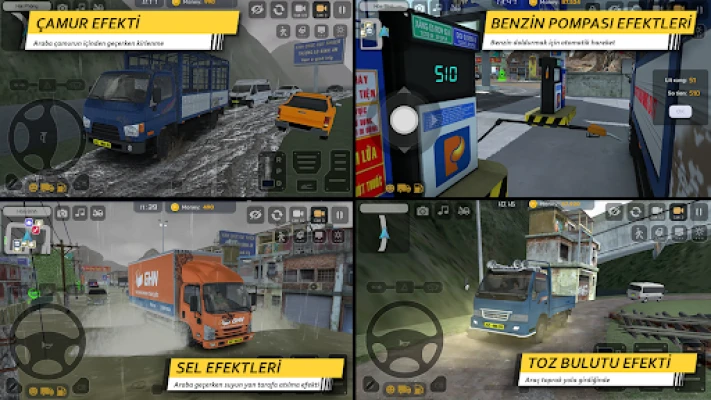Tap the white joystick knob at the fuel pump

click(x=404, y=120)
